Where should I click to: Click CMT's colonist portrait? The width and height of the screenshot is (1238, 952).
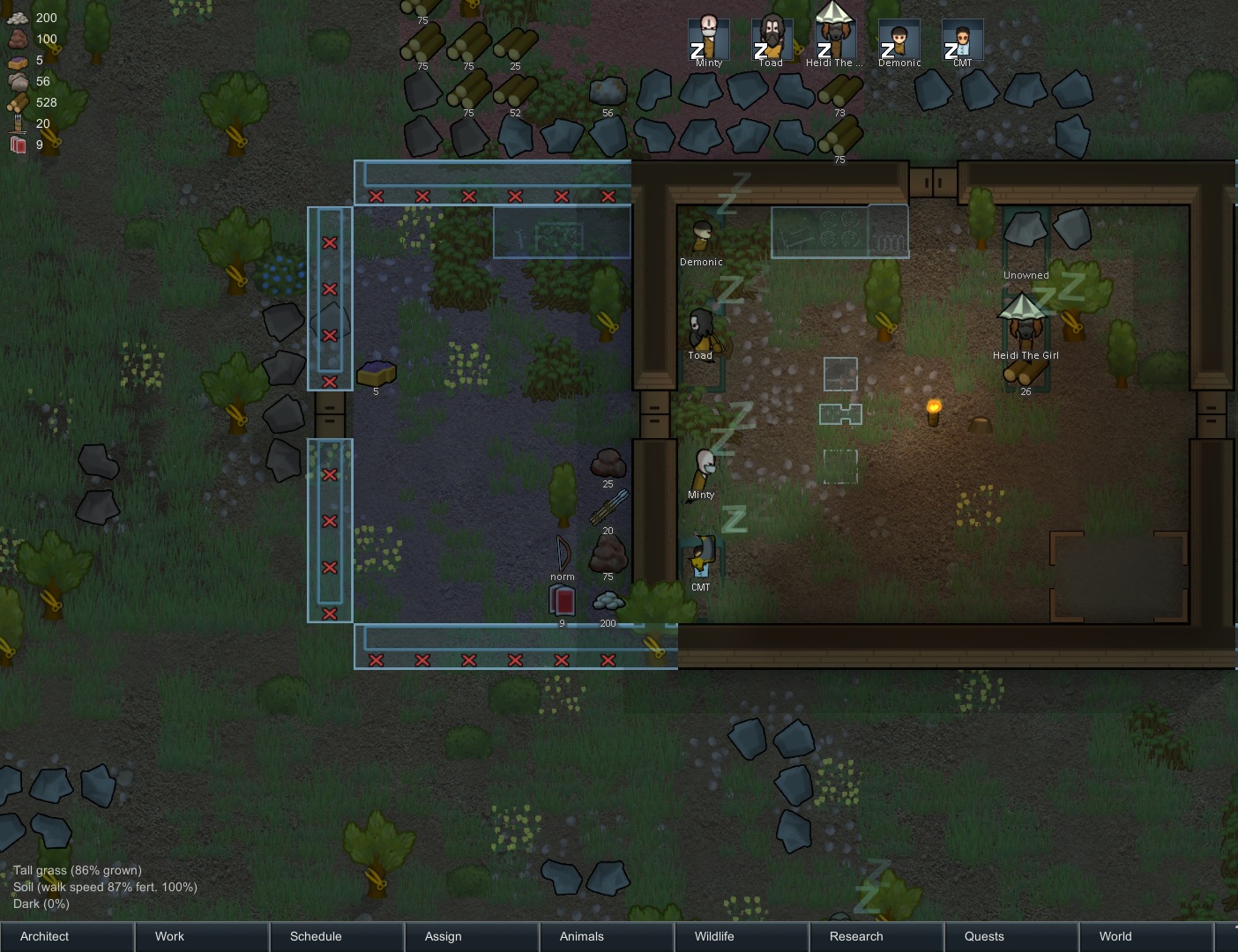tap(962, 40)
